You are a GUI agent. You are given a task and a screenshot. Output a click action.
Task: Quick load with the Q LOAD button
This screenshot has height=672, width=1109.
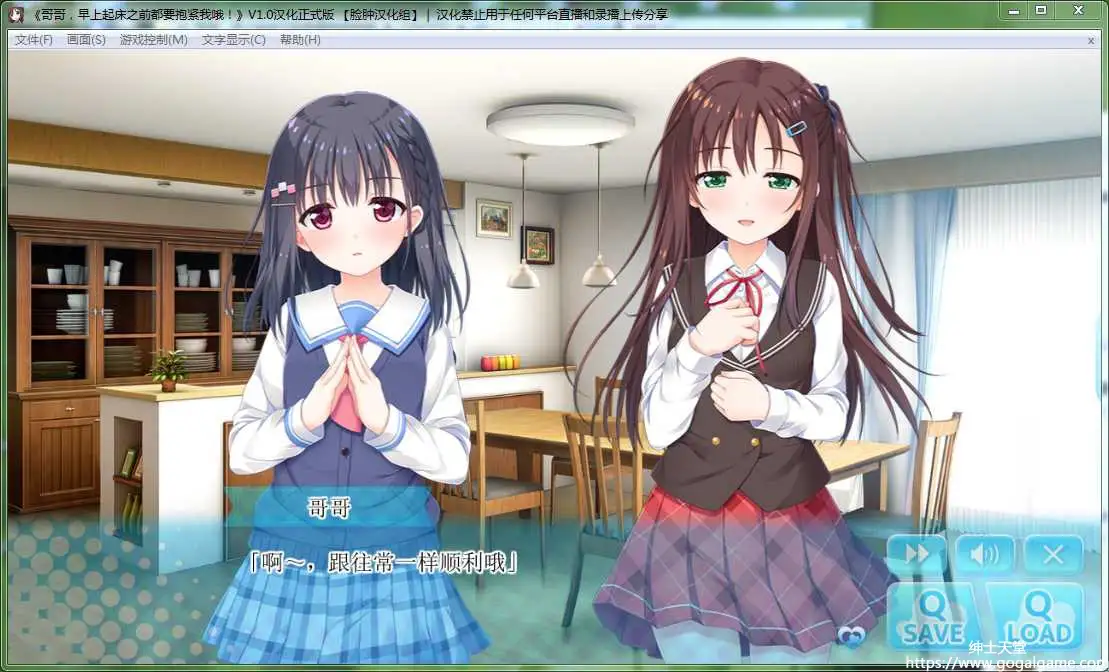pyautogui.click(x=1036, y=617)
